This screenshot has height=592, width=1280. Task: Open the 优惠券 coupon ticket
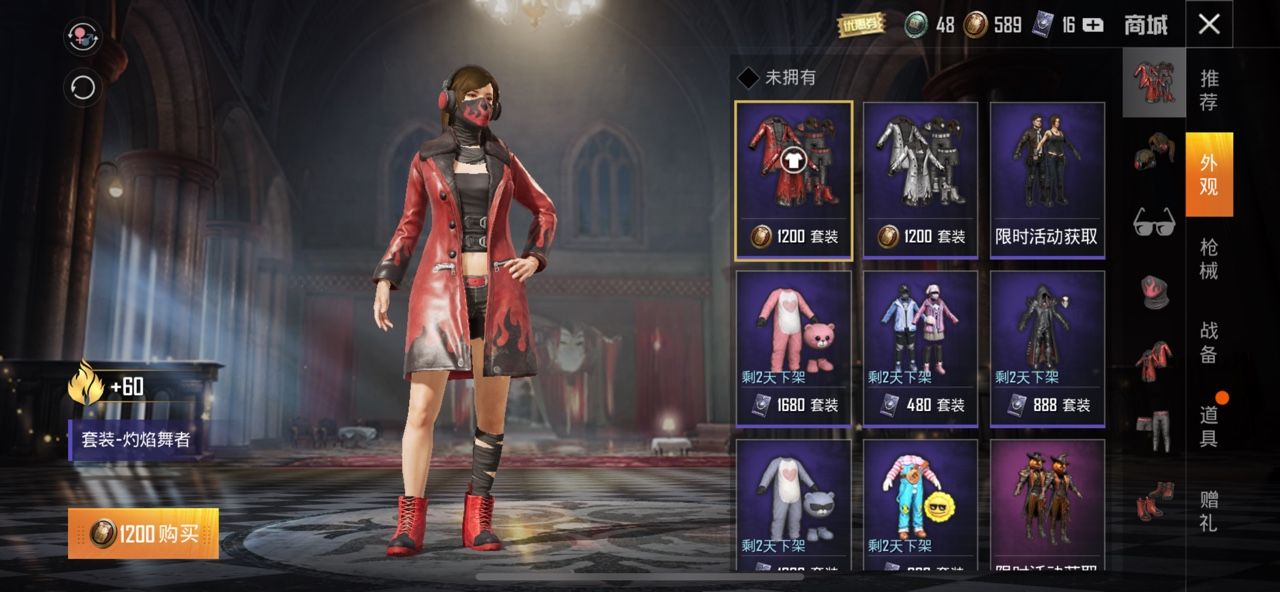click(861, 25)
